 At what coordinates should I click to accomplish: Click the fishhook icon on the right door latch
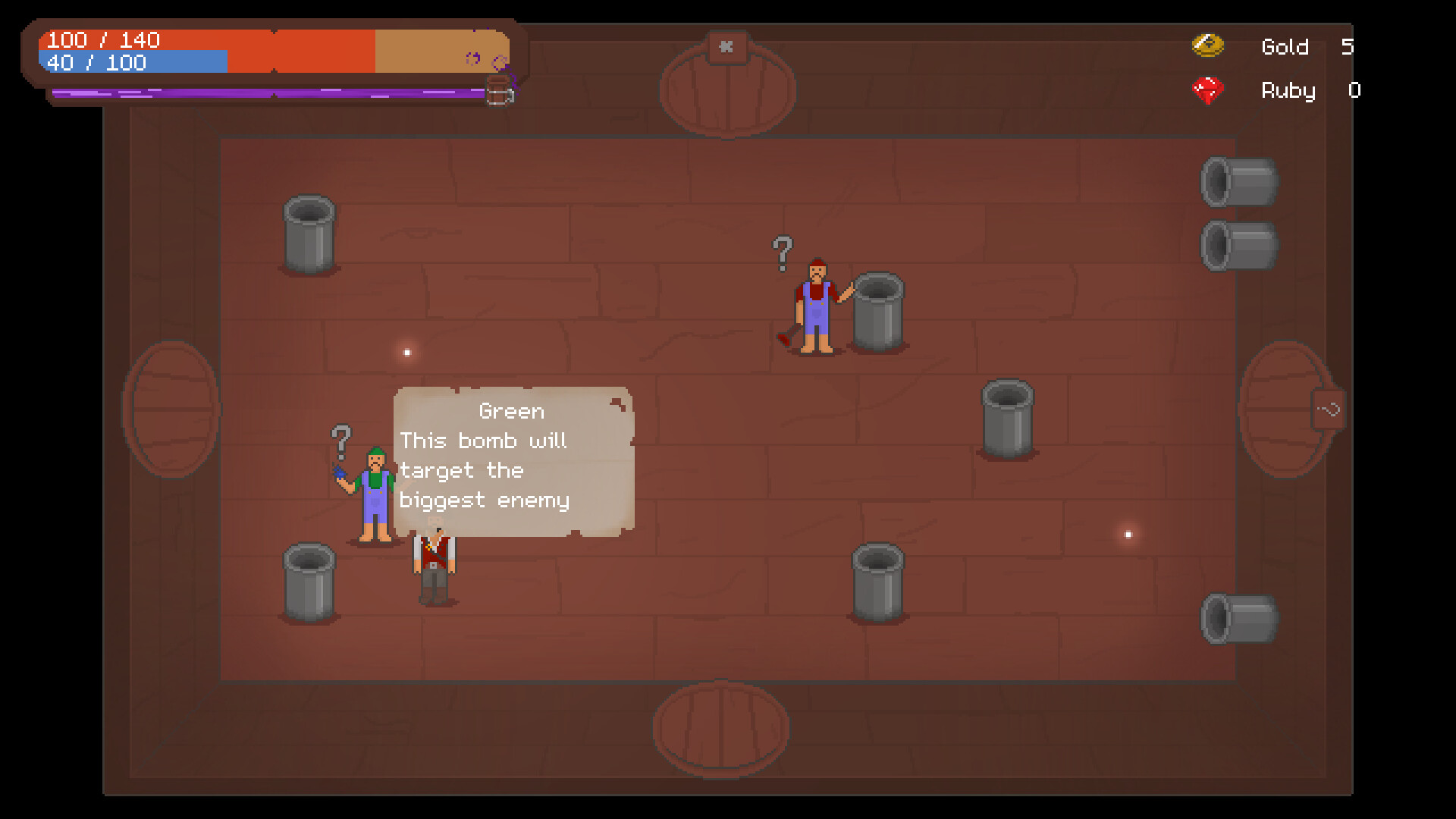1327,409
